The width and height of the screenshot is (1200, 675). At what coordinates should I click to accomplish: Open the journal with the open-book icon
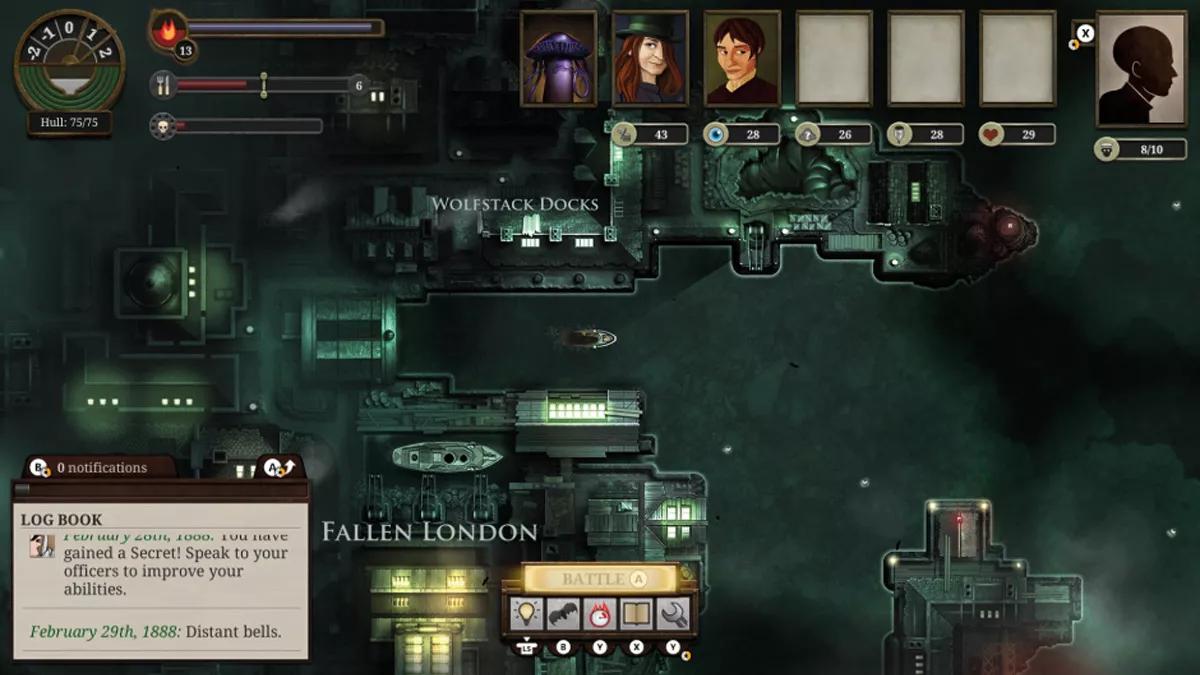636,612
